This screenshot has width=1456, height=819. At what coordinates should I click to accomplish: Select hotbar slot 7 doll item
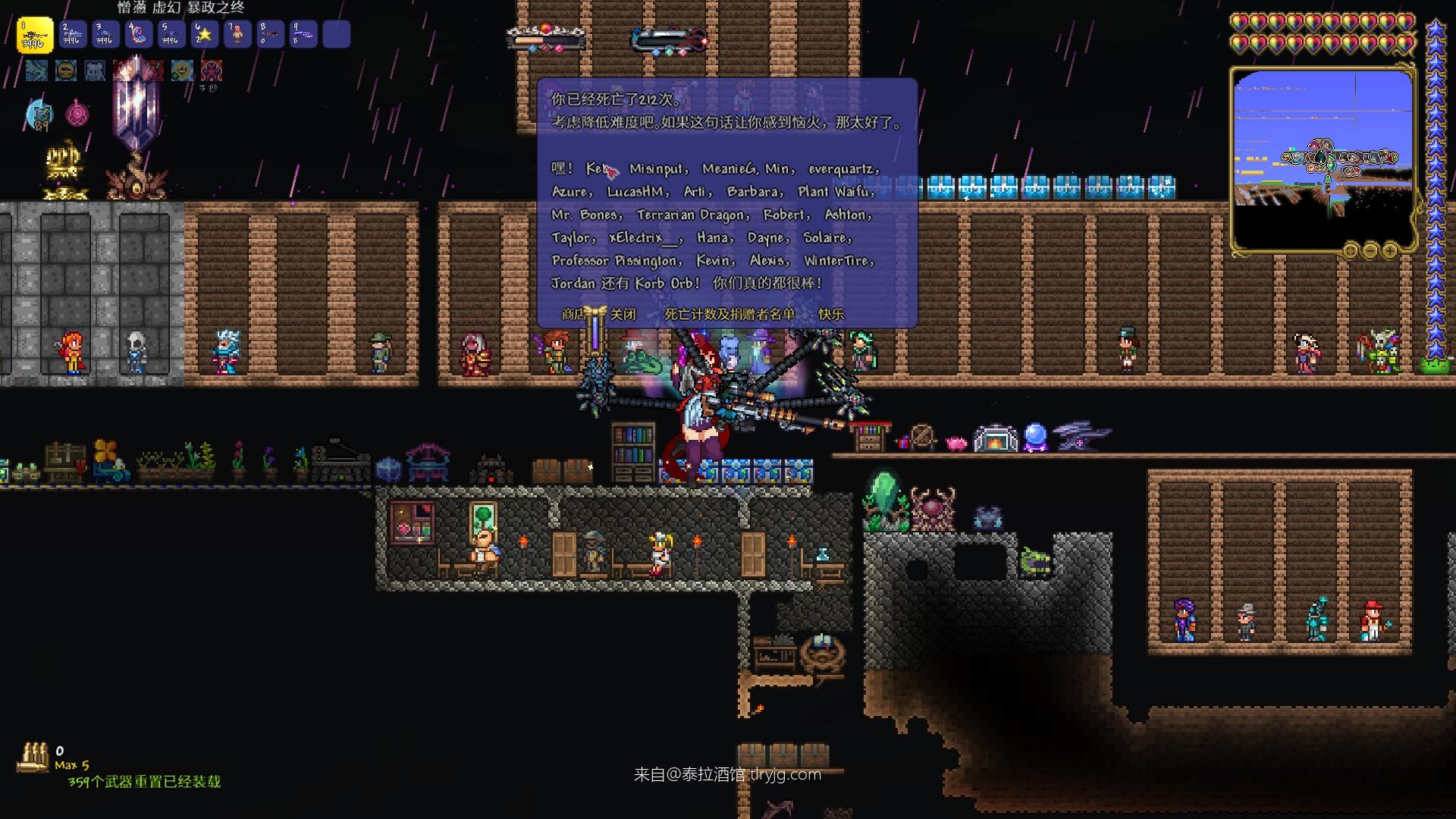pos(237,35)
